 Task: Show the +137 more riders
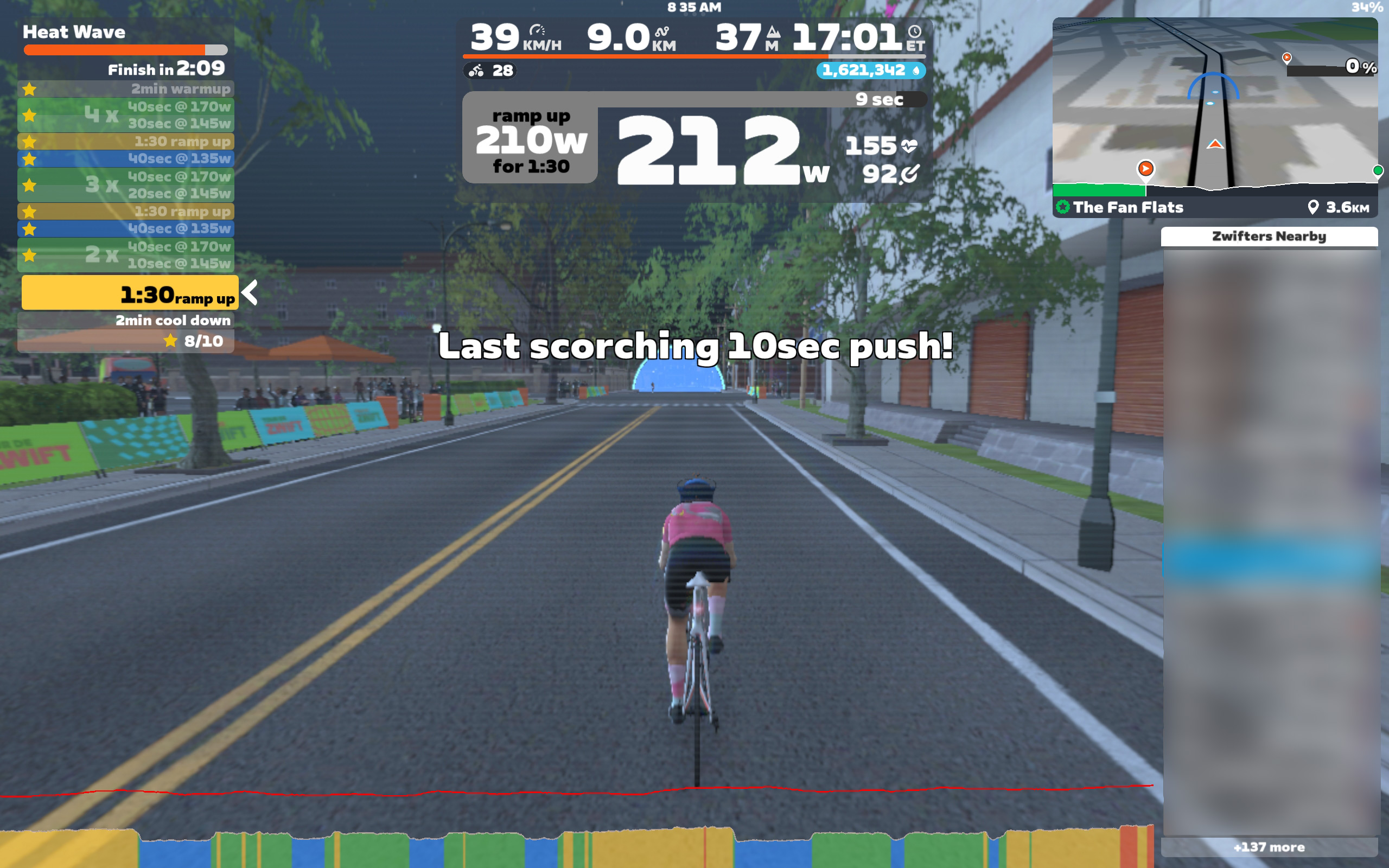[x=1269, y=847]
